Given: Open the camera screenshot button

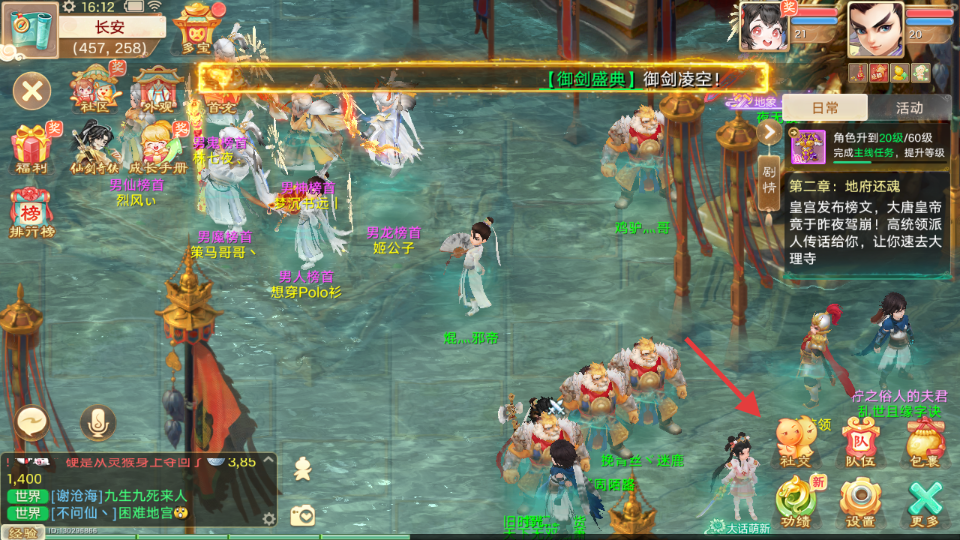Looking at the screenshot, I should coord(302,515).
